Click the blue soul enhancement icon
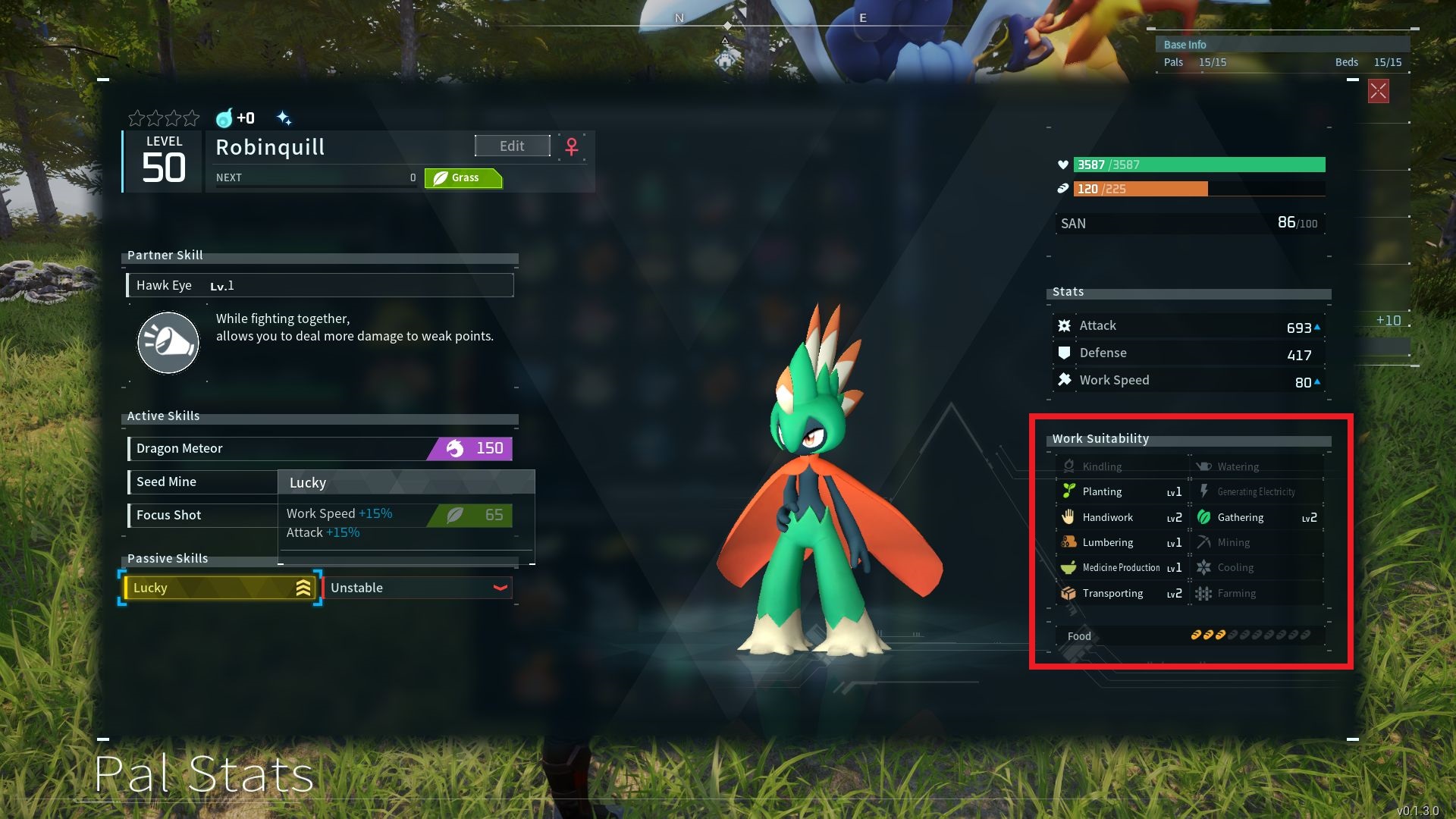The image size is (1456, 819). 224,118
